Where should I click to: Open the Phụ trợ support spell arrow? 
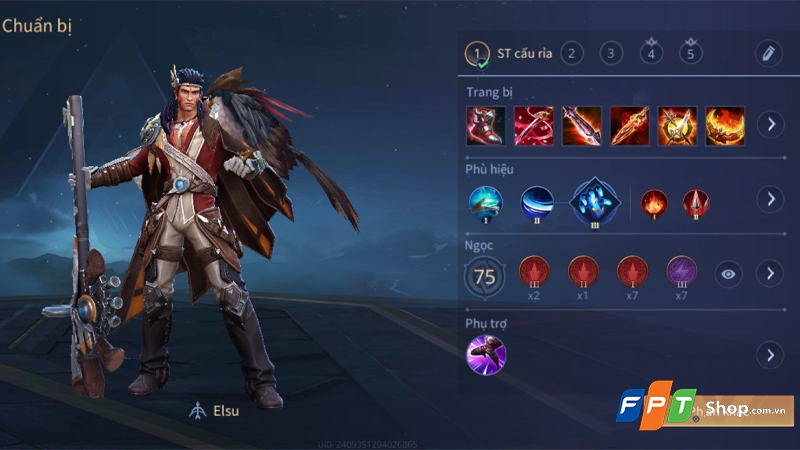[x=769, y=355]
